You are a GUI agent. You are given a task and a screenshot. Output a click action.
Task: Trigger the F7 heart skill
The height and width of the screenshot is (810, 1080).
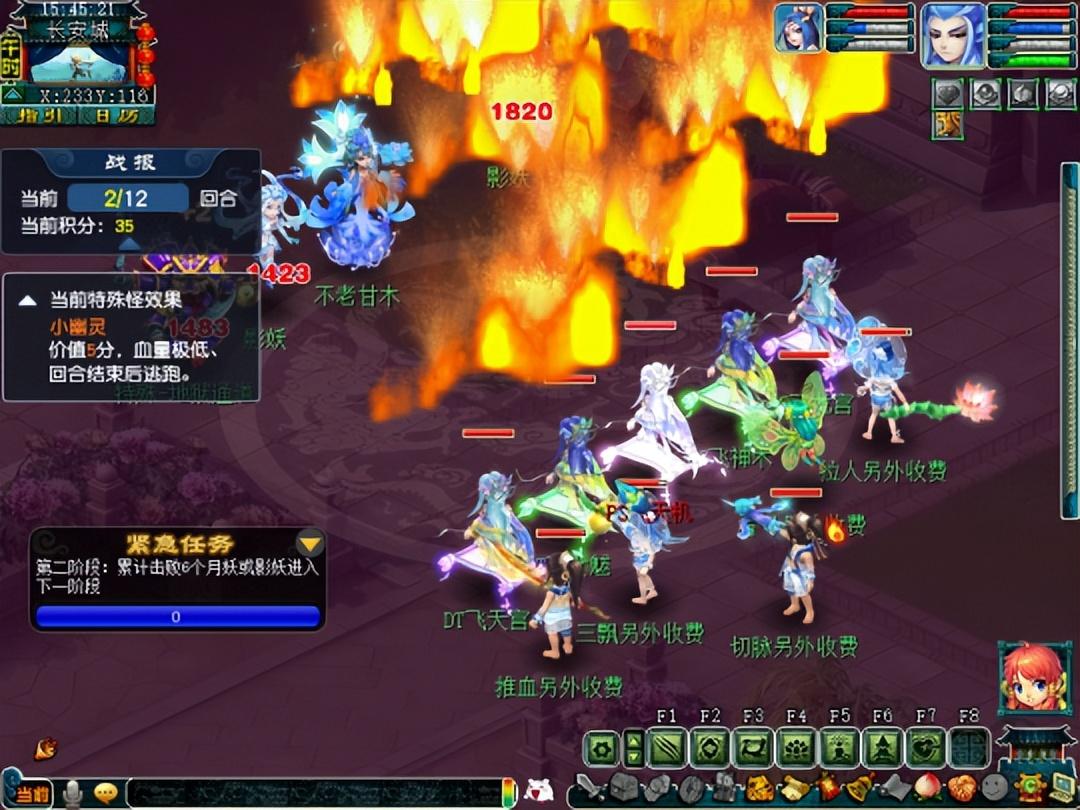(x=925, y=748)
